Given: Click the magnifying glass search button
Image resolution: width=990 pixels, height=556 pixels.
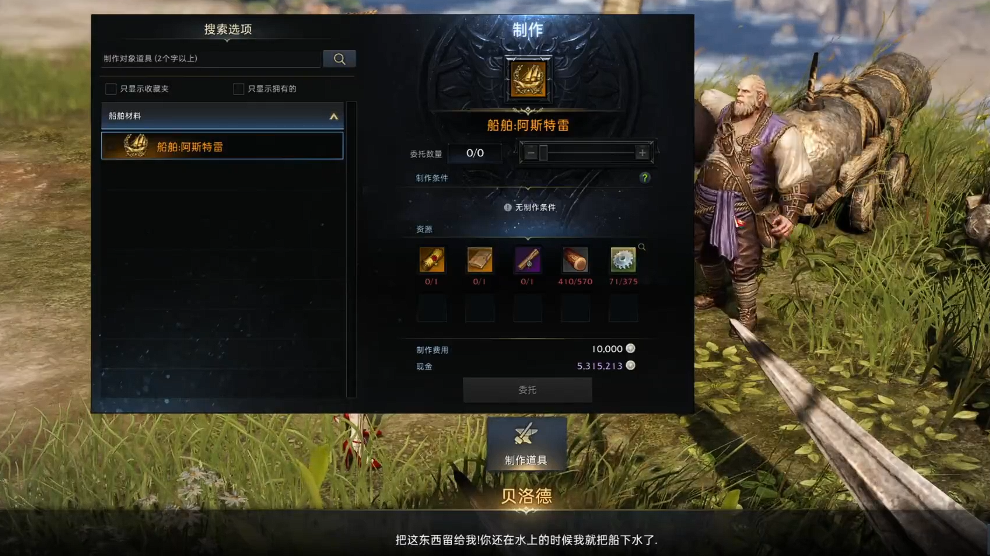Looking at the screenshot, I should [x=339, y=59].
